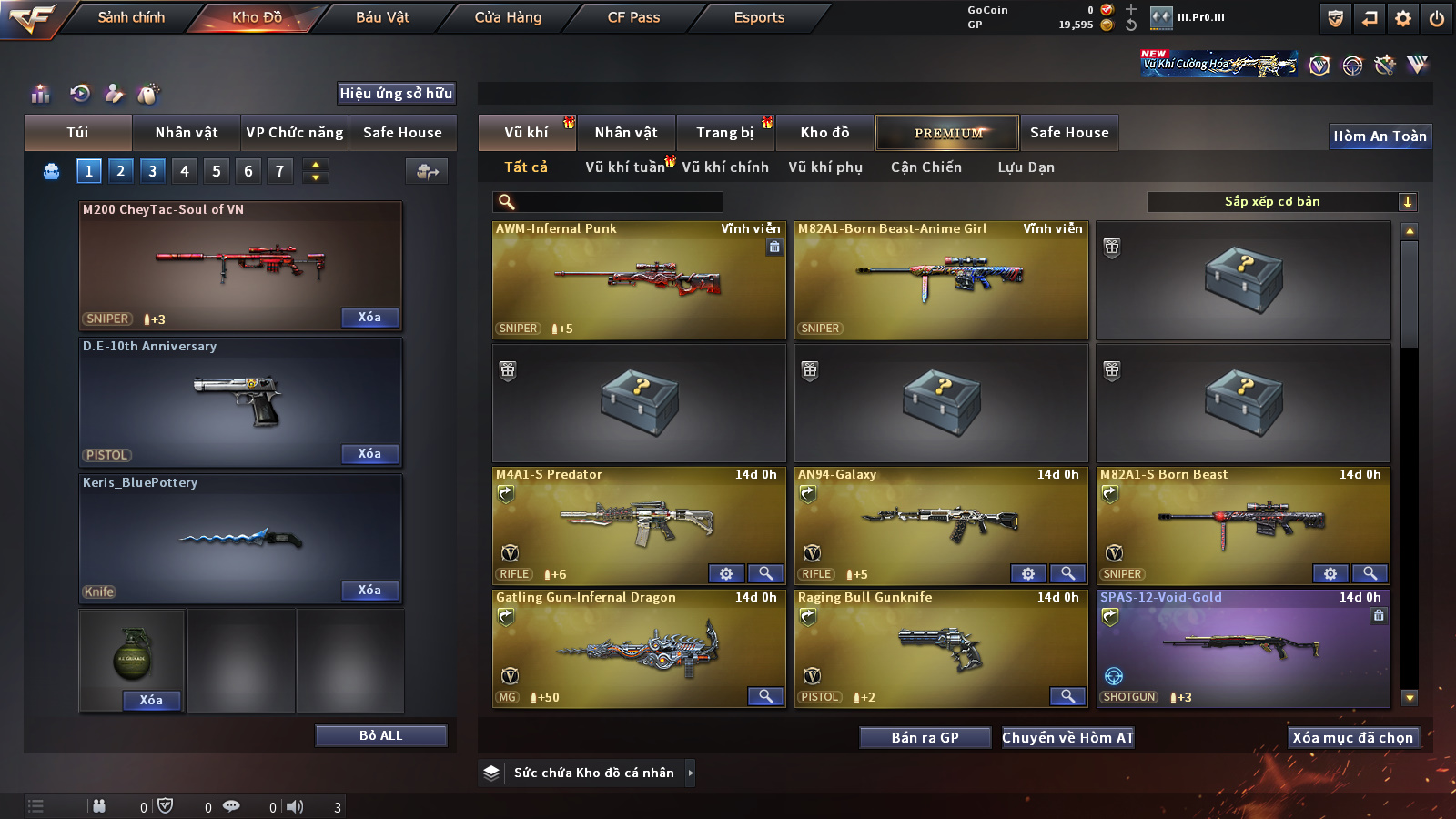The width and height of the screenshot is (1456, 819).
Task: Choose the Gatling Gun-Infernal Dragon item
Action: (x=639, y=649)
